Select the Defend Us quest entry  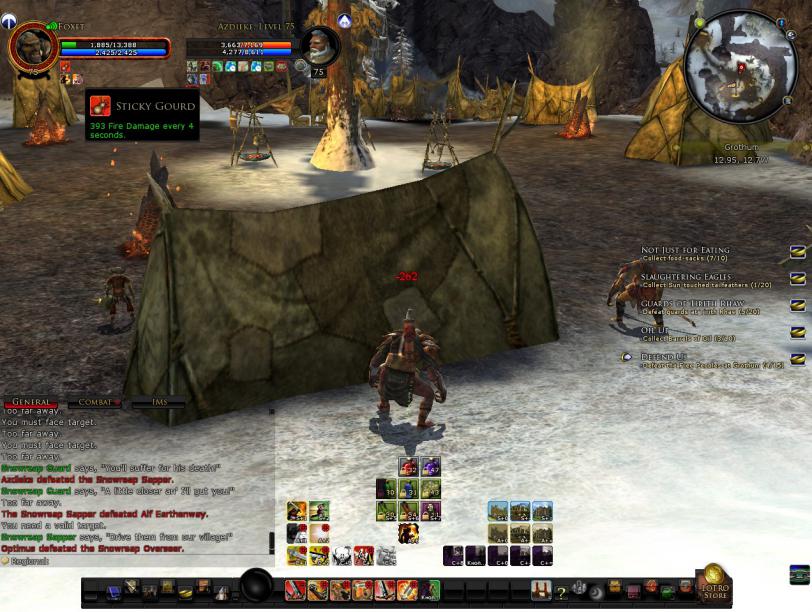coord(666,356)
